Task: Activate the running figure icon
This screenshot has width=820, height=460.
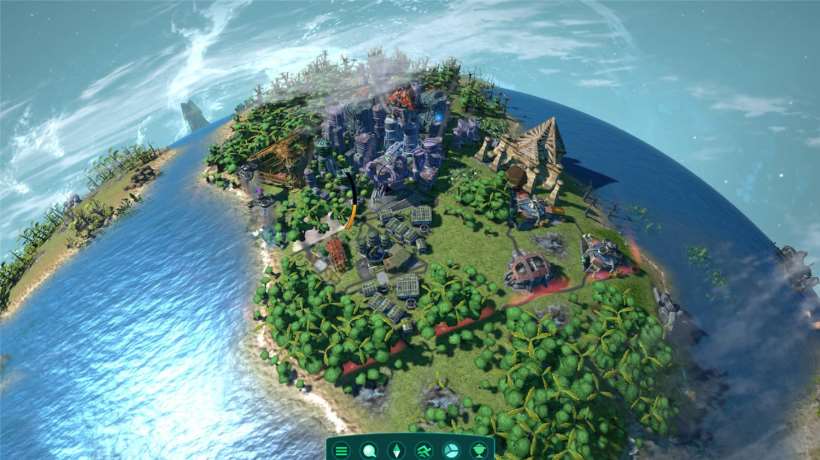Action: coord(424,450)
